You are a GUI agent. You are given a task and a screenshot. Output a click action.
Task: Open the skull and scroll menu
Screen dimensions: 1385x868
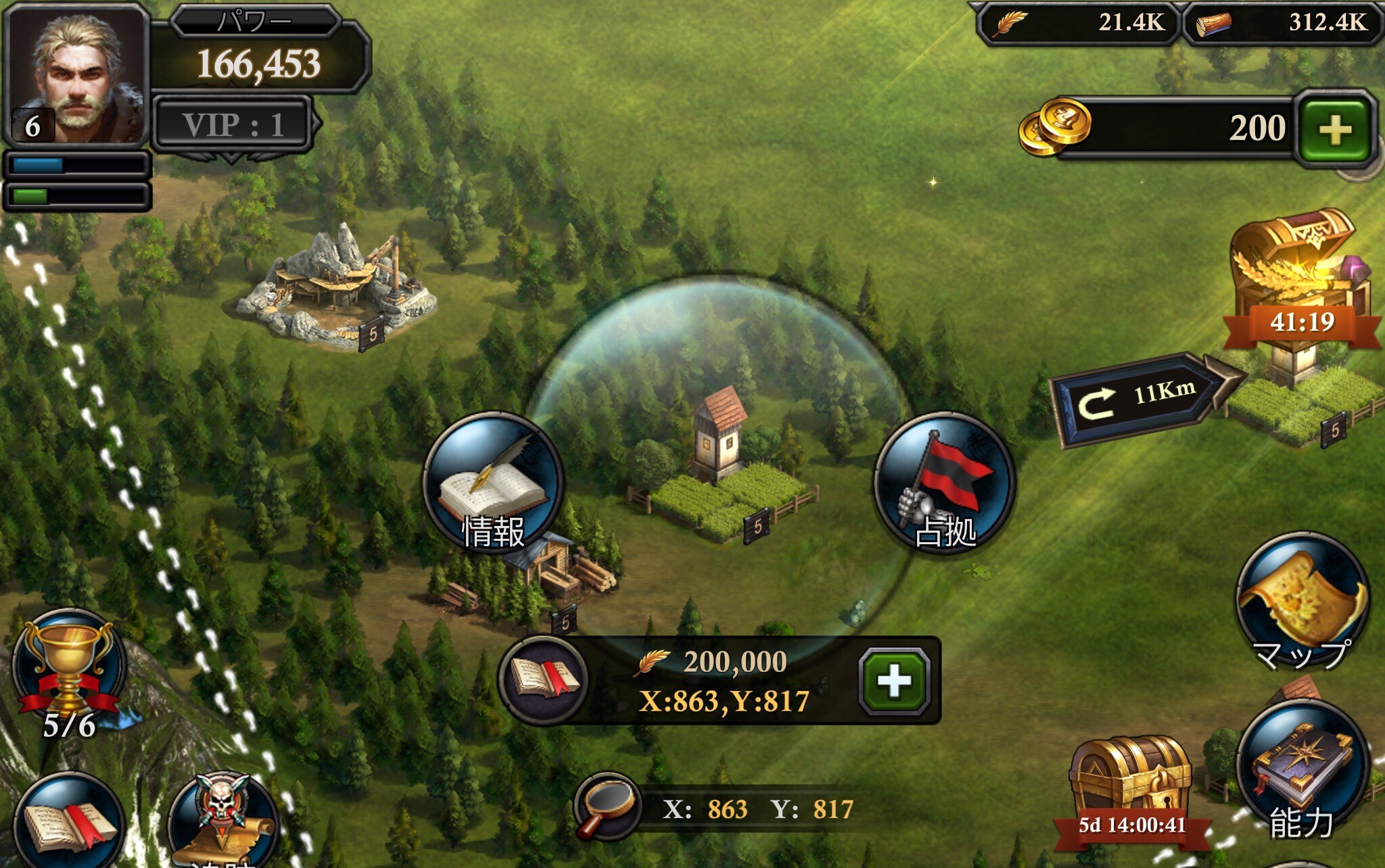click(x=223, y=821)
